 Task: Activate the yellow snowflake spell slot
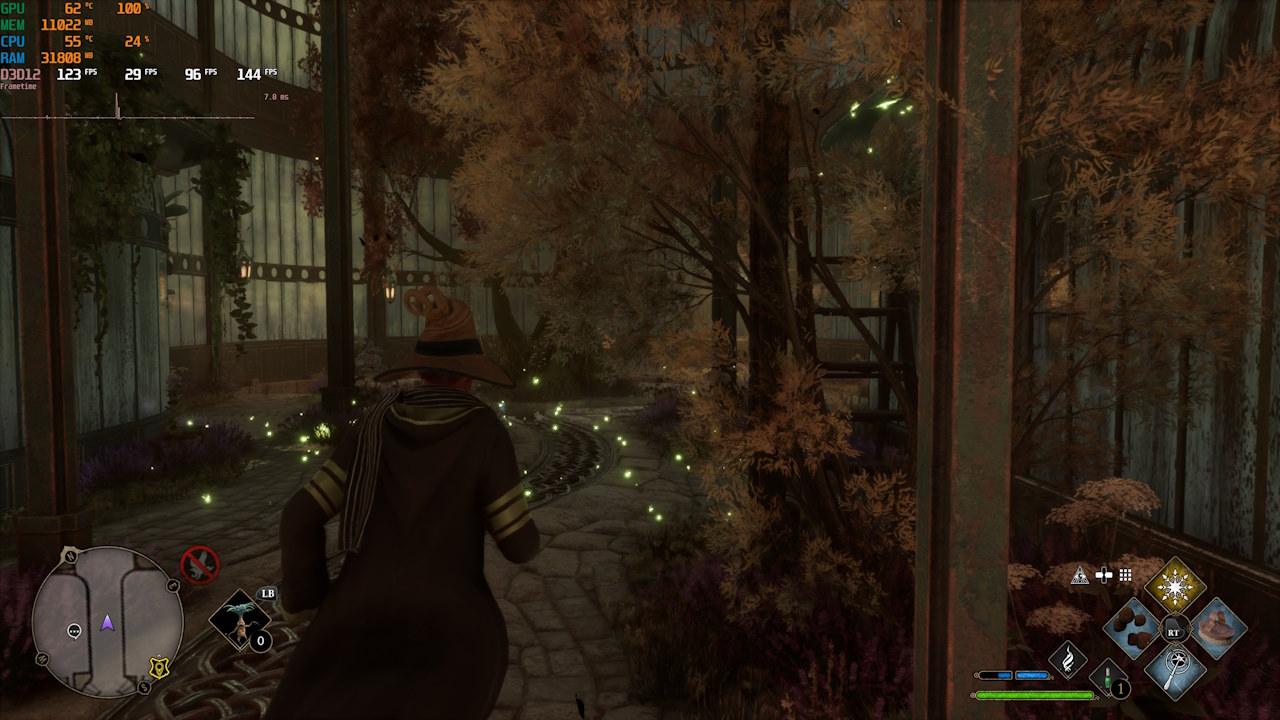coord(1175,588)
